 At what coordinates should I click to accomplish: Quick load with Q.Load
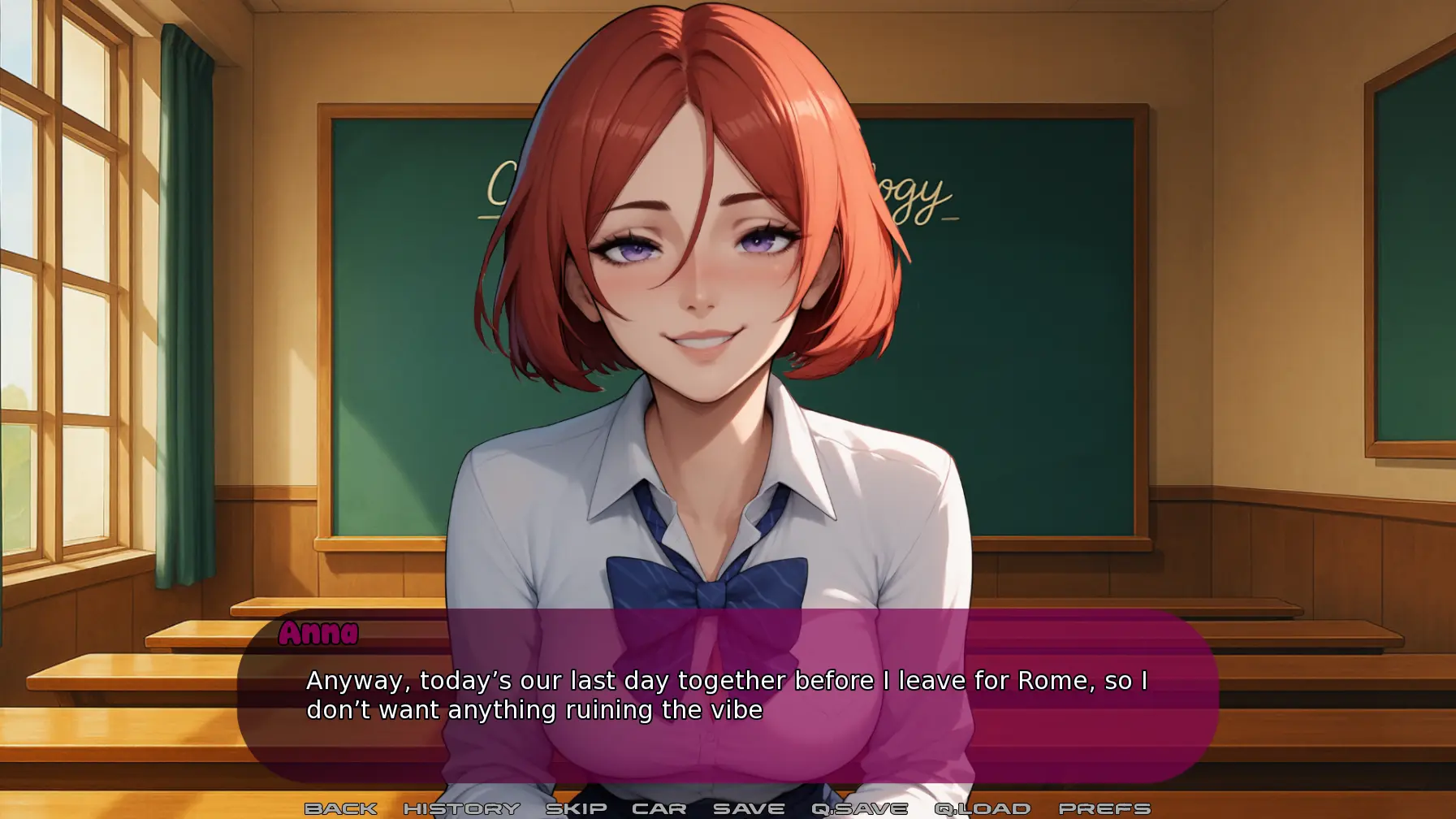pos(982,808)
